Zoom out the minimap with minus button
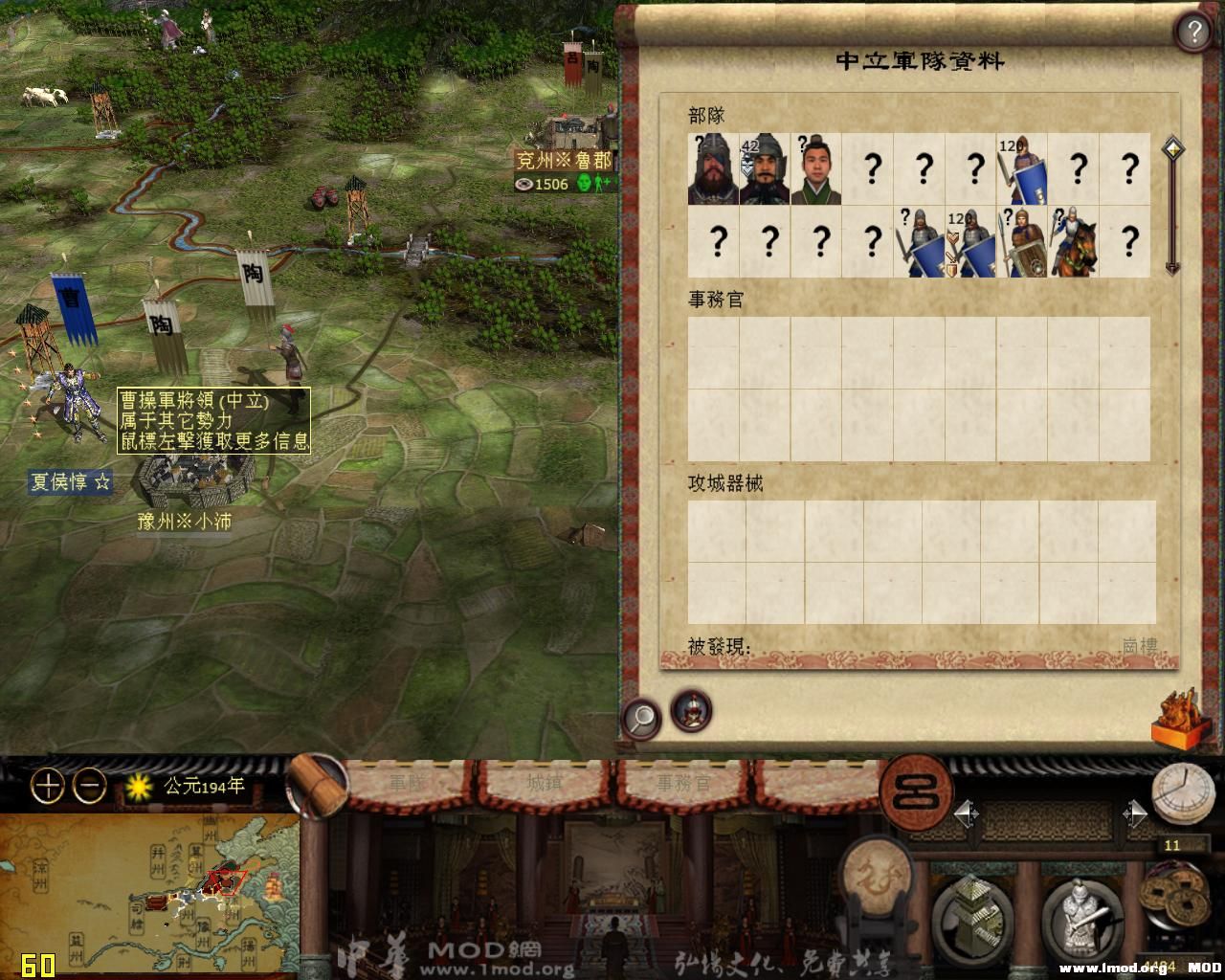Screen dimensions: 1225x980 click(x=90, y=787)
